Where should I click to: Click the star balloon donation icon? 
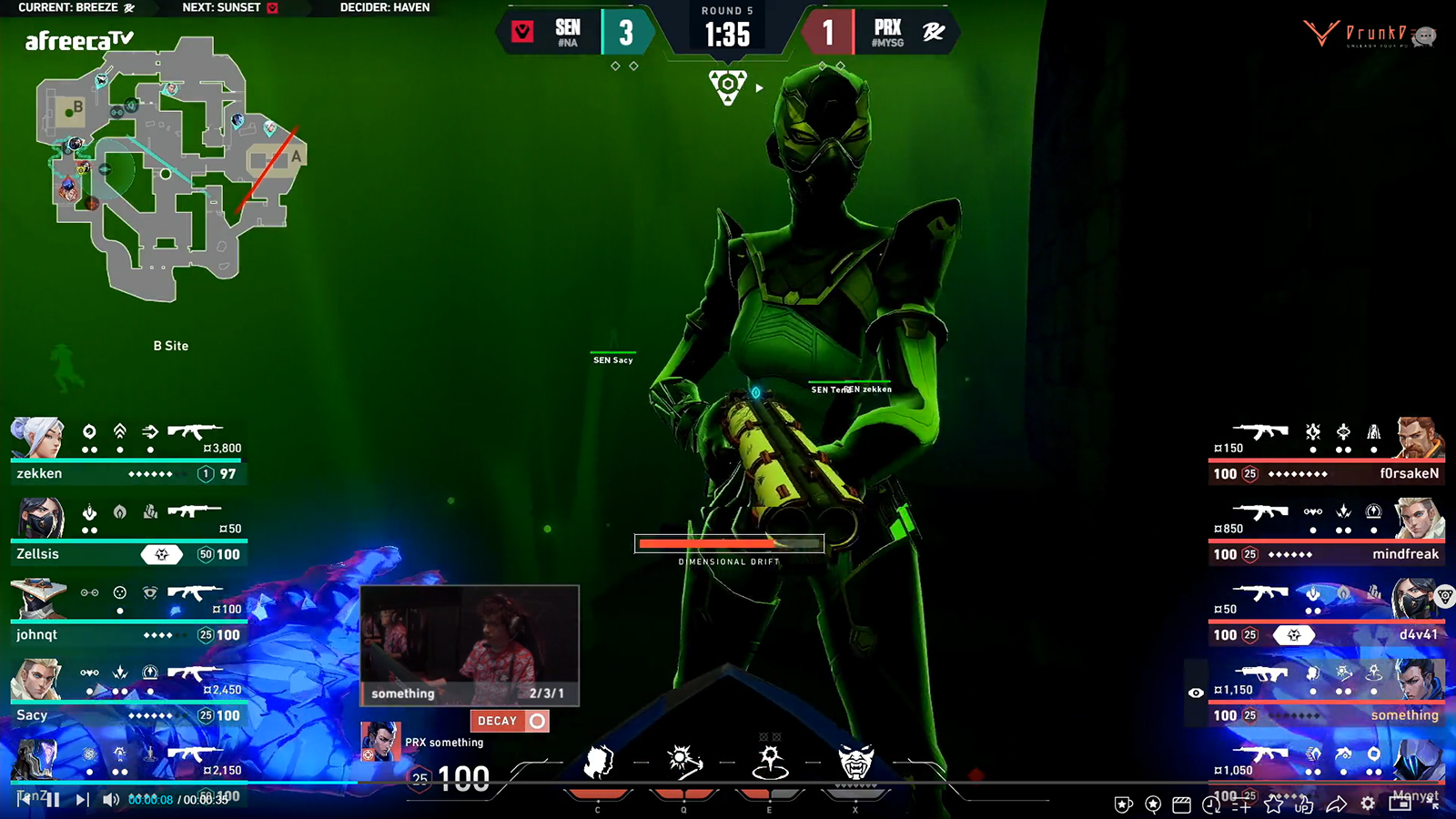[1152, 805]
